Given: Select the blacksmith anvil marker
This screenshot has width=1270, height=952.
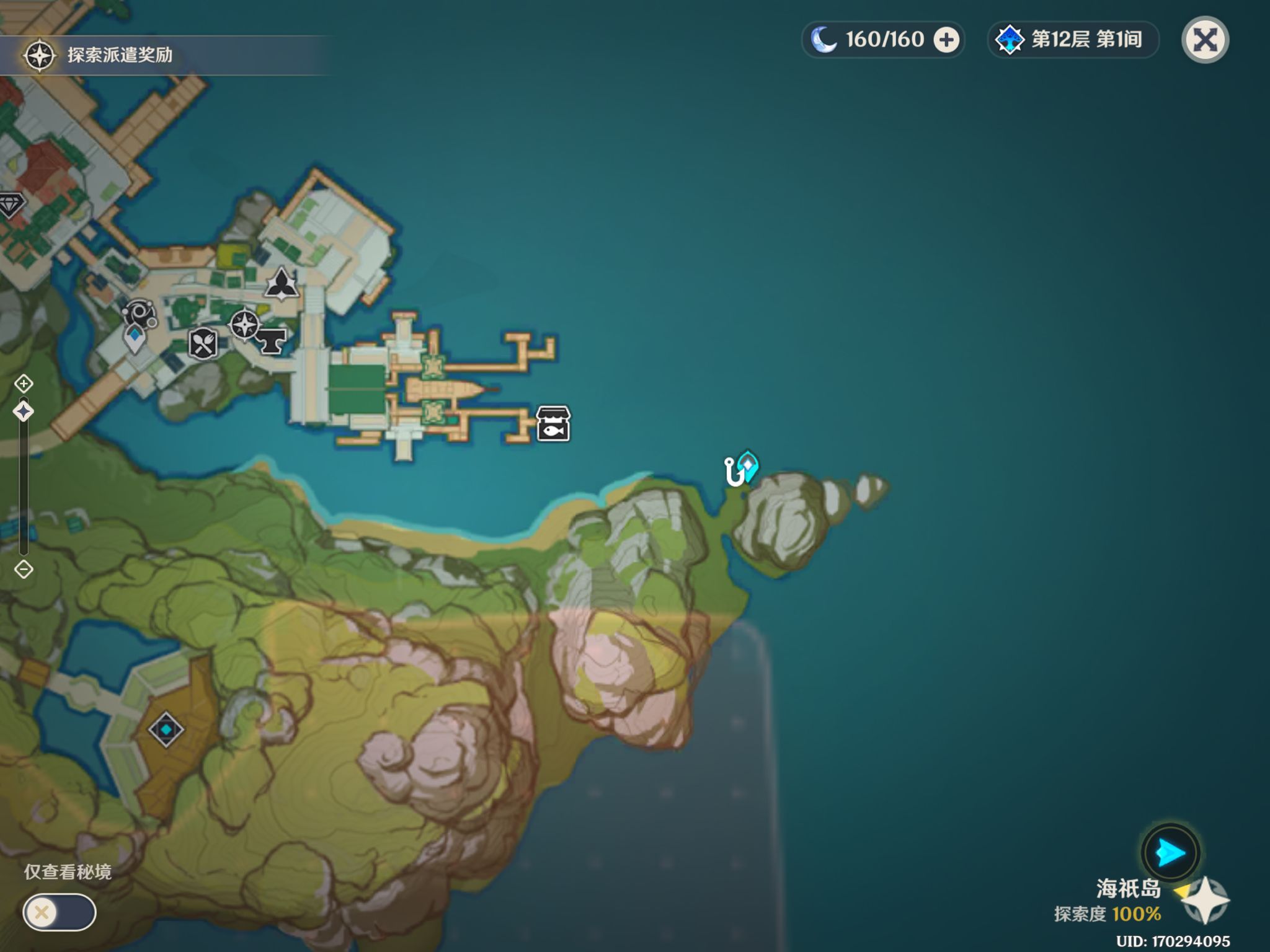Looking at the screenshot, I should point(271,341).
